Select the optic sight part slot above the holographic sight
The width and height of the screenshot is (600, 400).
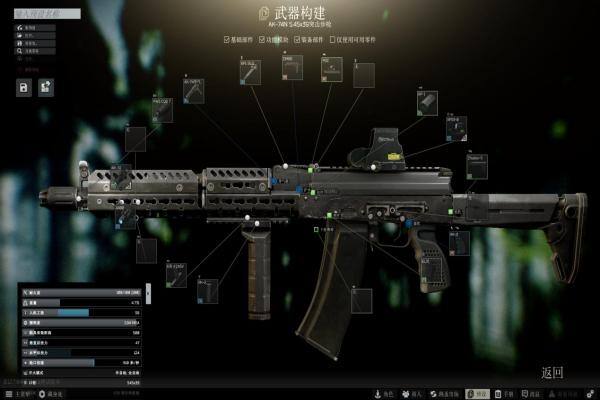pyautogui.click(x=428, y=103)
